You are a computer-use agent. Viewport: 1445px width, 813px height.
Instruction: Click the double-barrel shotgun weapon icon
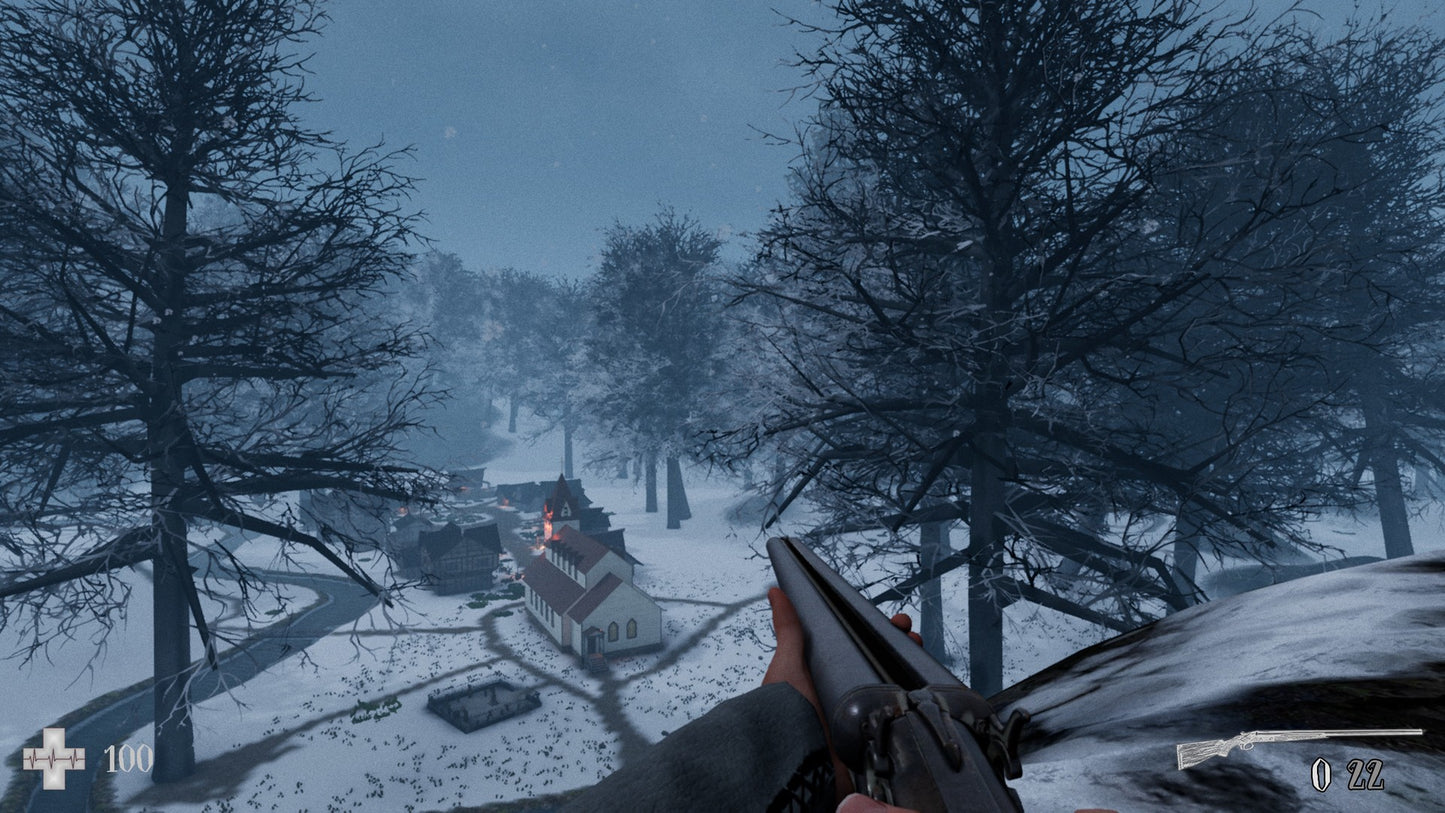(x=1298, y=745)
